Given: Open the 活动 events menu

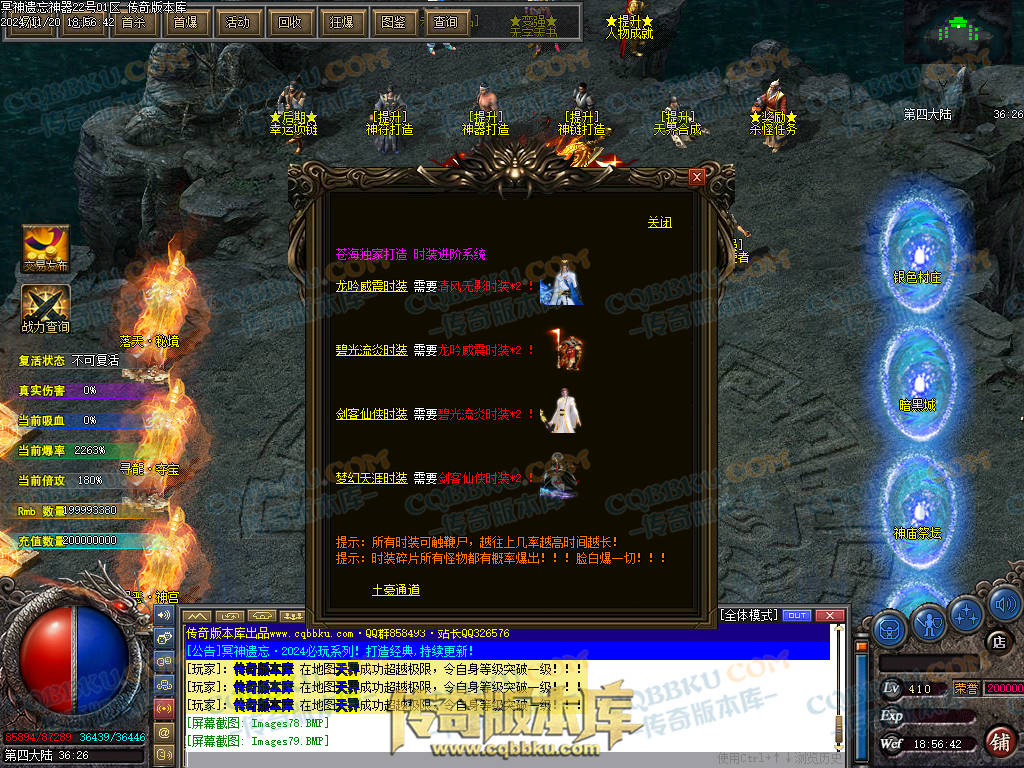Looking at the screenshot, I should (x=237, y=22).
